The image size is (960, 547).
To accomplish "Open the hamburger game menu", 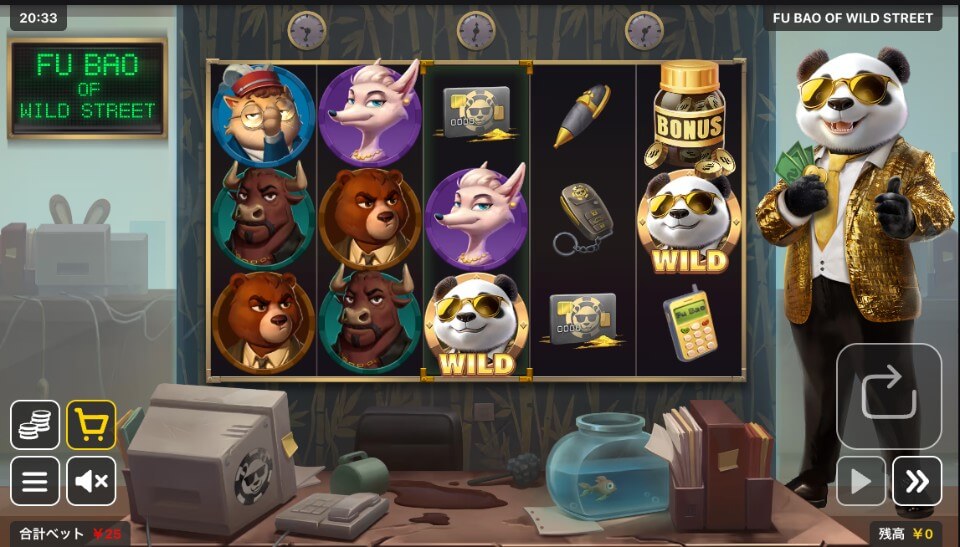I will pyautogui.click(x=35, y=481).
